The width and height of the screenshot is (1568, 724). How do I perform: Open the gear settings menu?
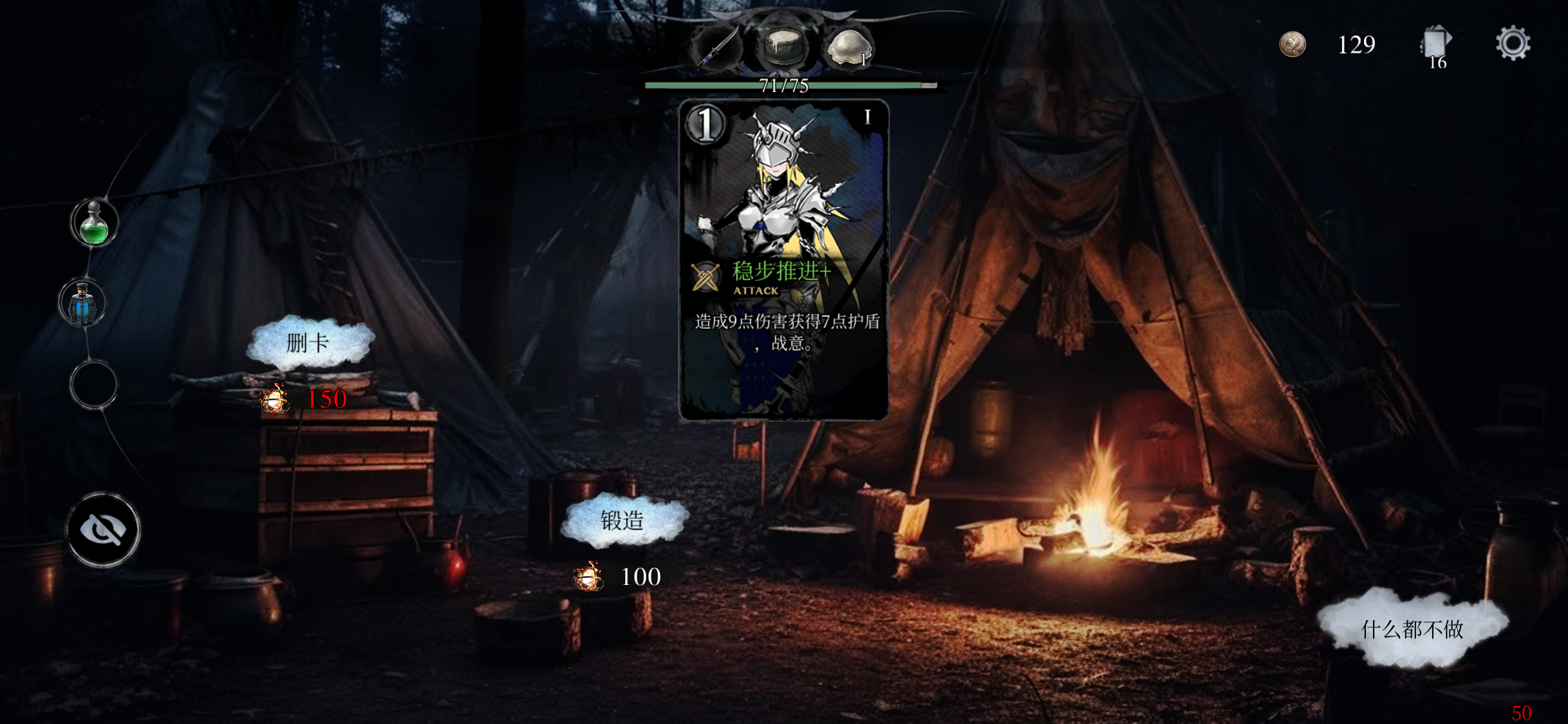tap(1512, 44)
